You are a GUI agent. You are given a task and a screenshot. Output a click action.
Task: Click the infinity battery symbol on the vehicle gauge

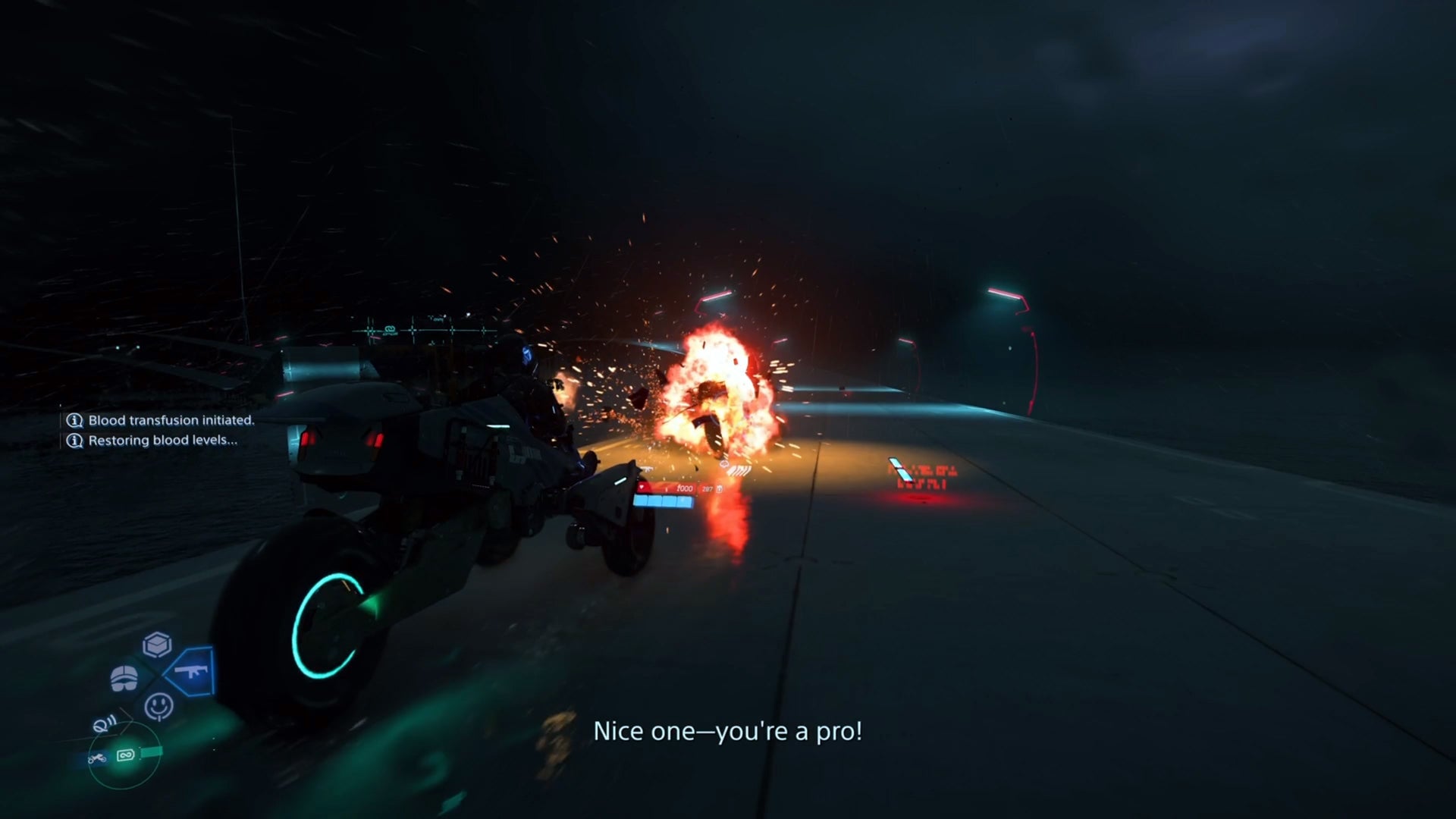127,756
